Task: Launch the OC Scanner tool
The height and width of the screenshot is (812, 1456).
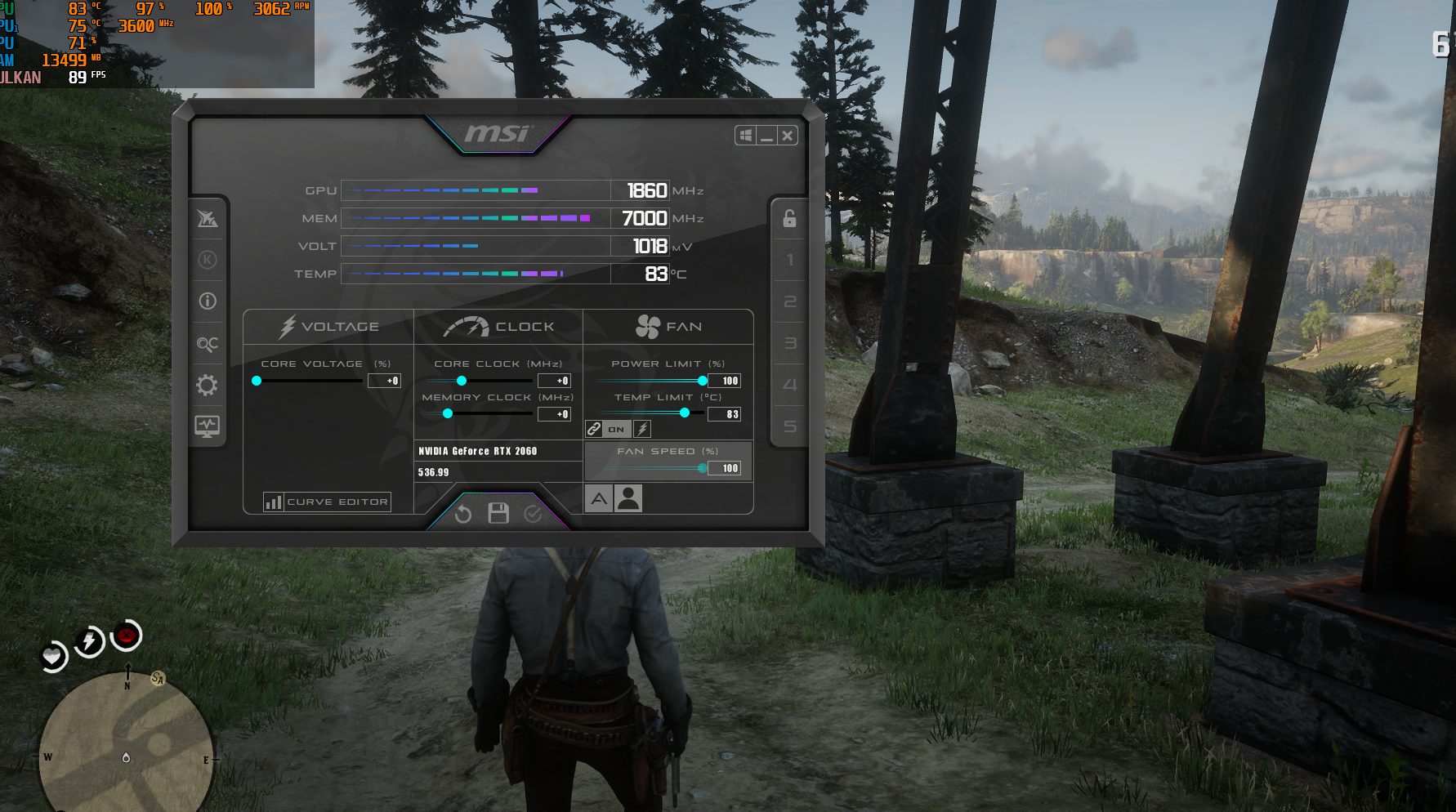Action: 208,344
